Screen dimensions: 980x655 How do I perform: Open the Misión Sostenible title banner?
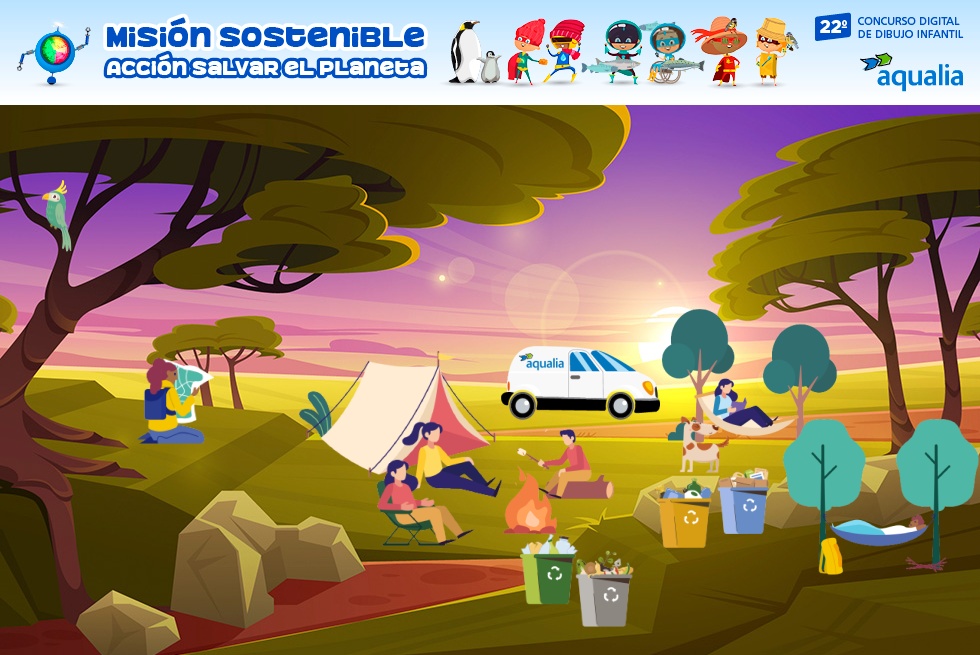[x=265, y=52]
